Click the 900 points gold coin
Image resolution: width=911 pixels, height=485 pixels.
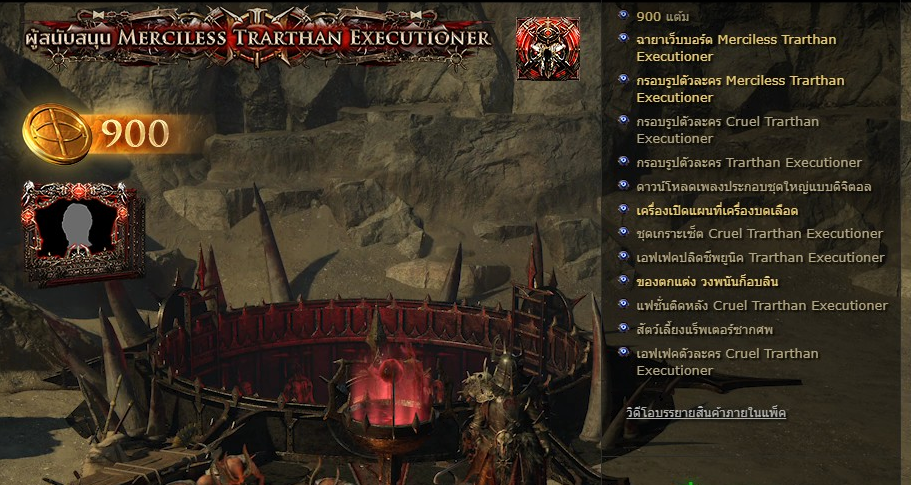point(58,133)
